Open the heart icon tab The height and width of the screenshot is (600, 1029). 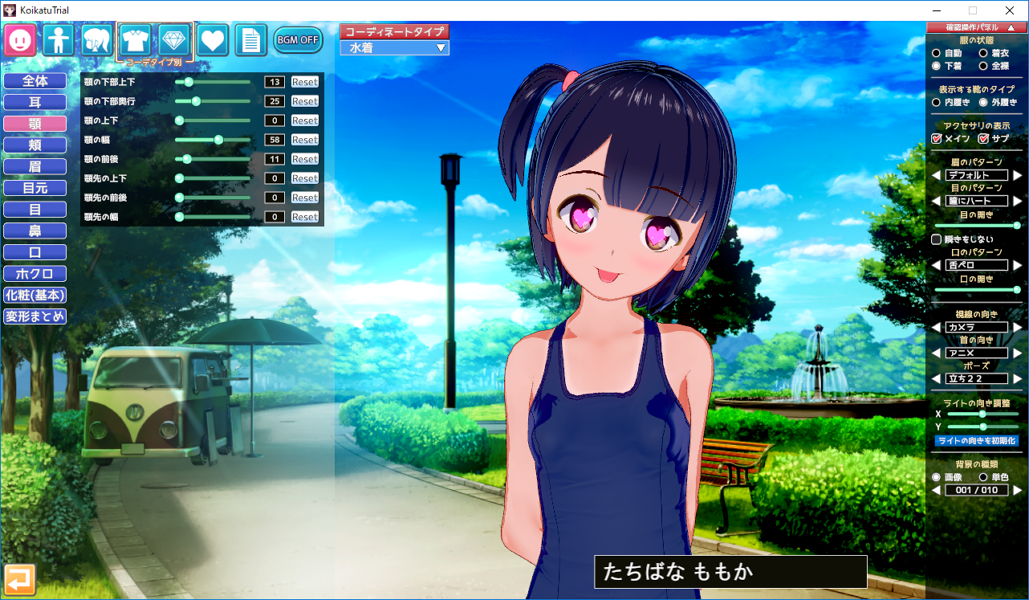click(x=212, y=40)
